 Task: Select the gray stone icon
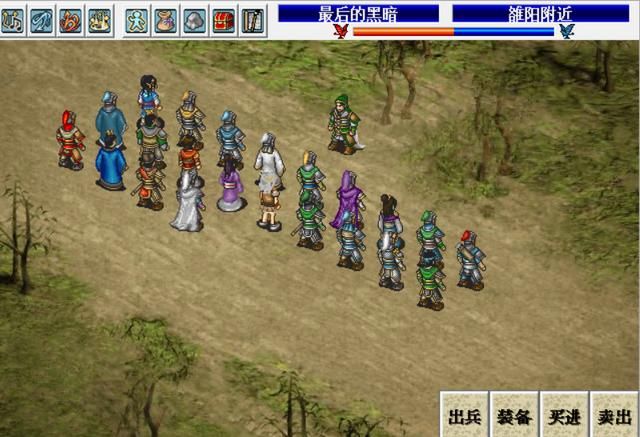195,19
